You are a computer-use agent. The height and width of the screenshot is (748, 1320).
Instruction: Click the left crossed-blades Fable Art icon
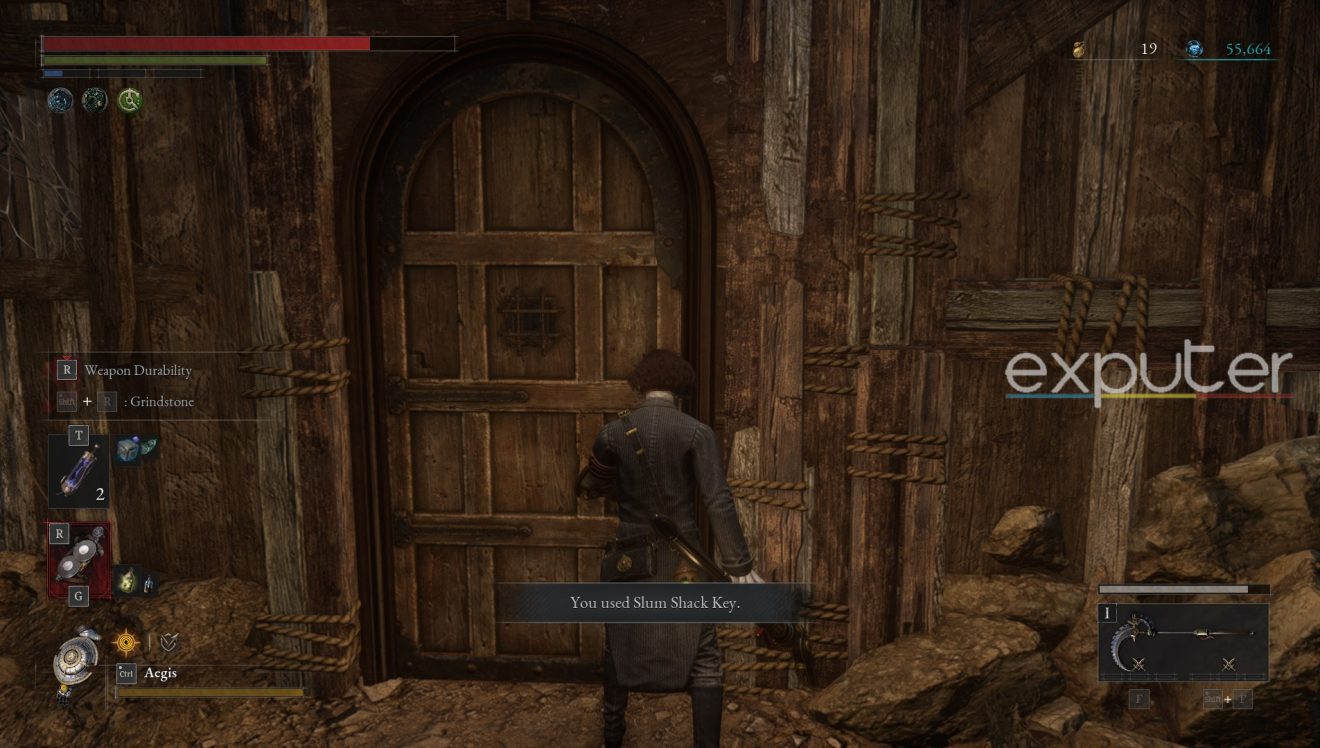point(1140,664)
